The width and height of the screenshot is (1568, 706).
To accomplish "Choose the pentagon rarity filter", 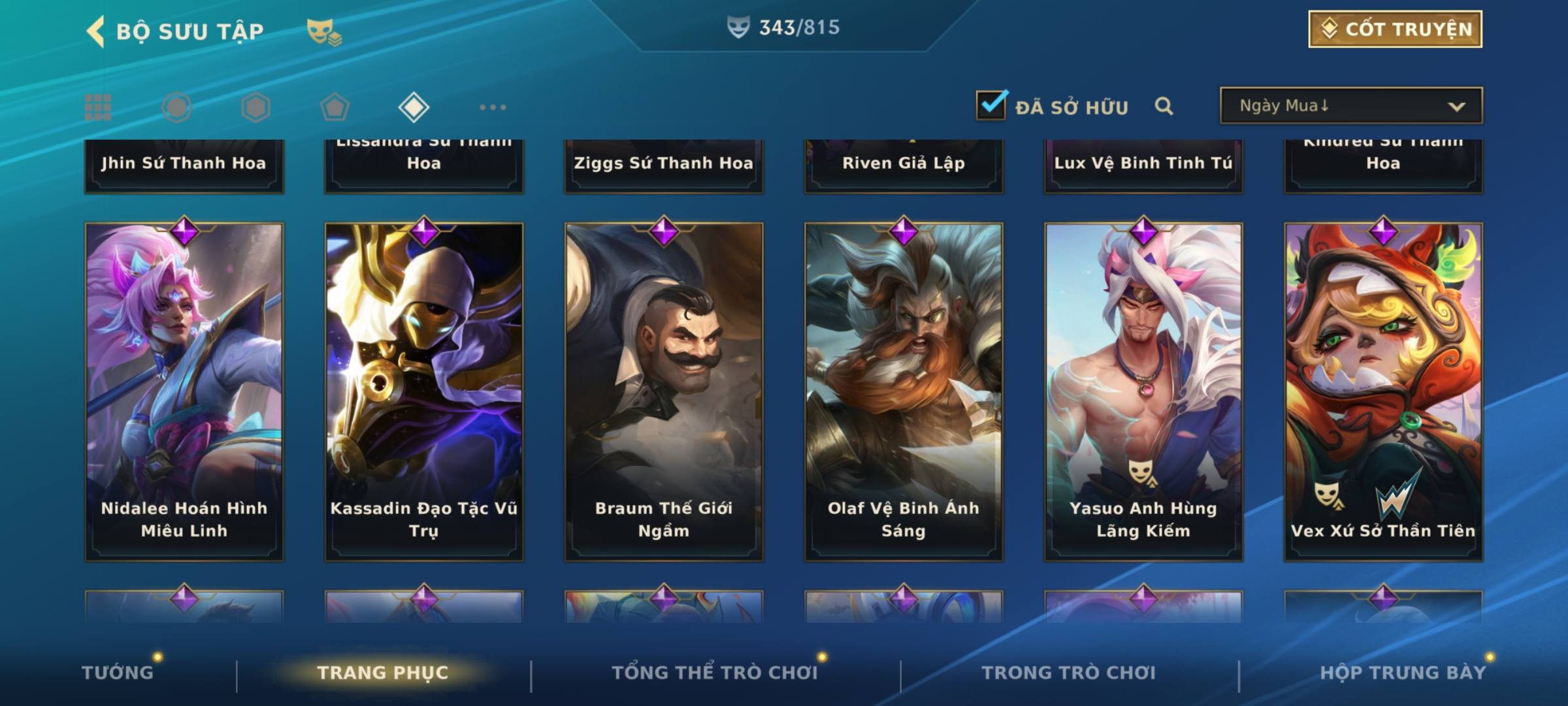I will tap(335, 107).
